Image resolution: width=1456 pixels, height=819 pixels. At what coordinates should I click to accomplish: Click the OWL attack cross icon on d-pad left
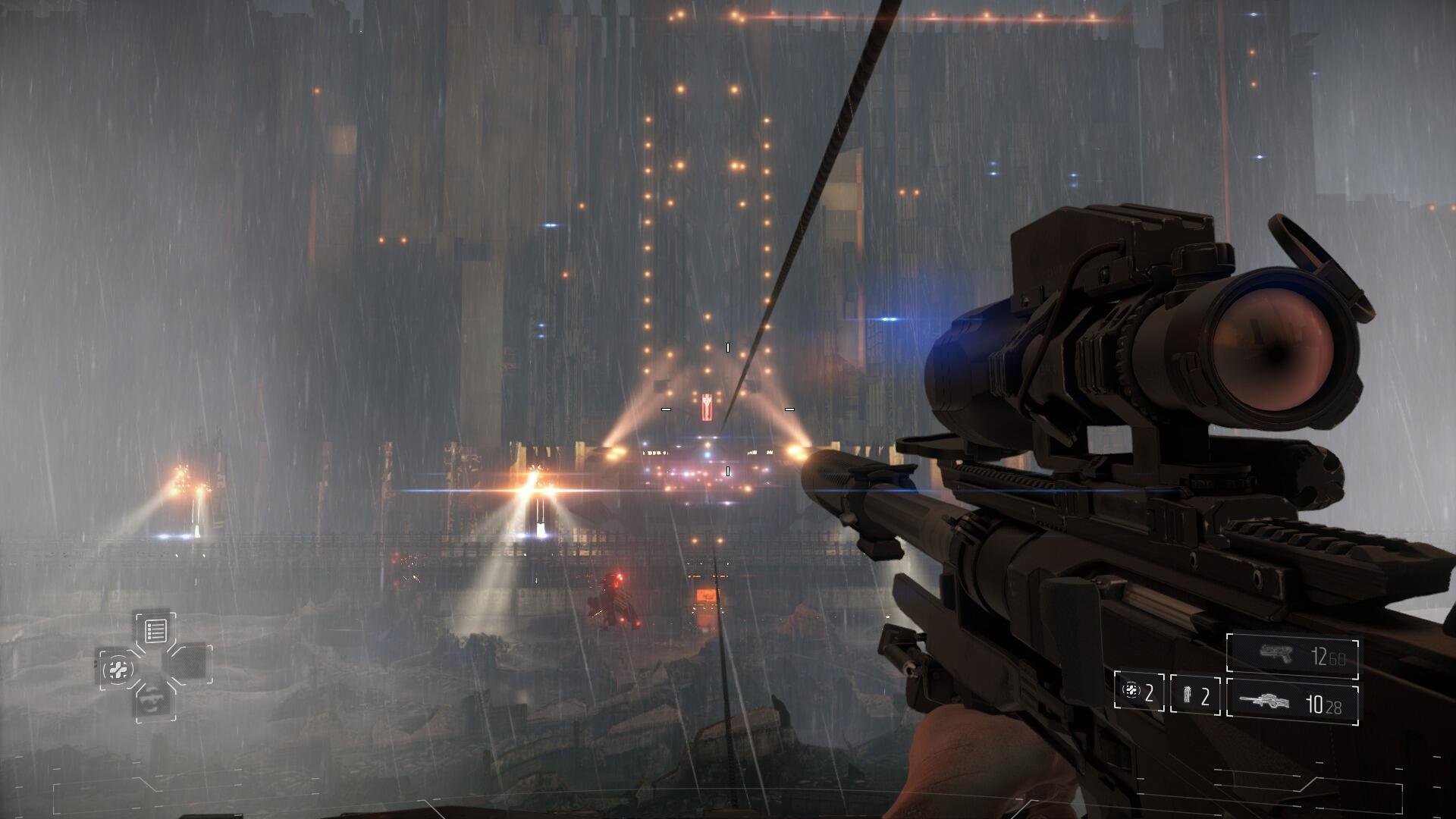[118, 669]
